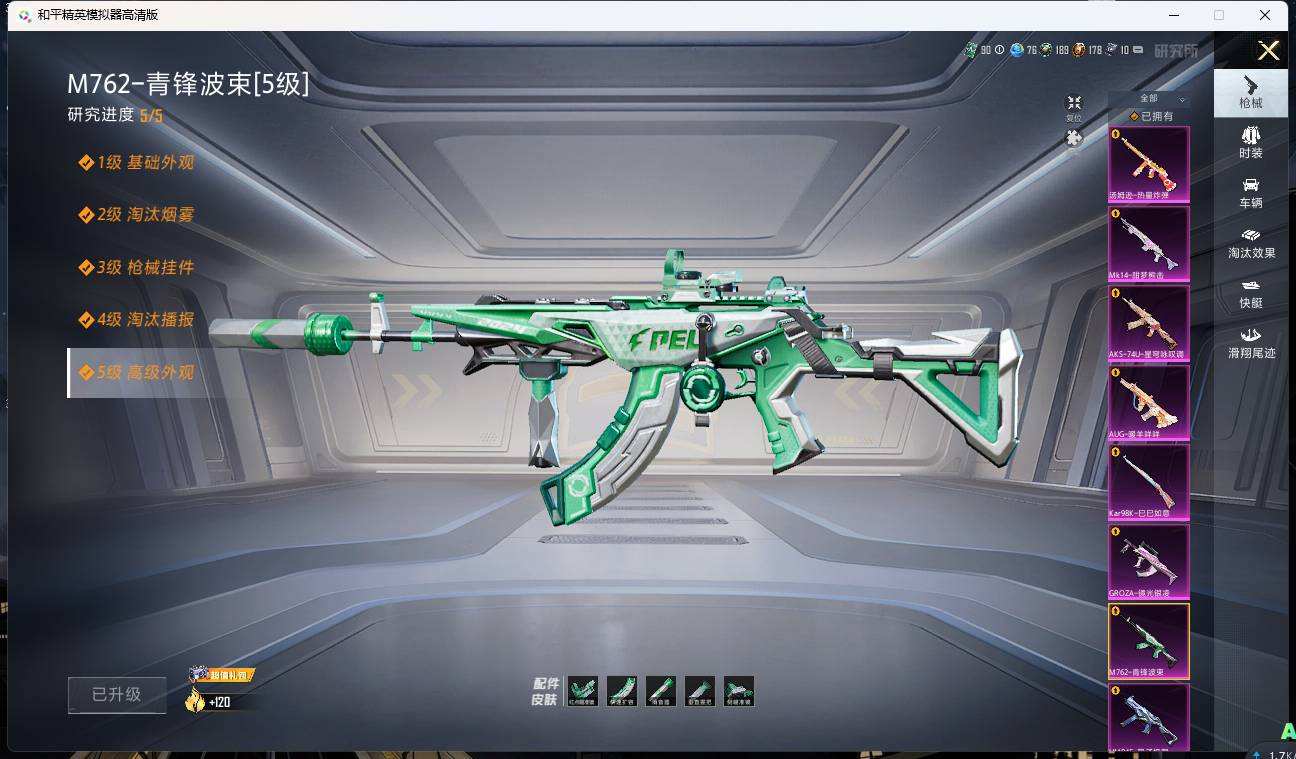Open the 全部 filter dropdown

(x=1149, y=99)
